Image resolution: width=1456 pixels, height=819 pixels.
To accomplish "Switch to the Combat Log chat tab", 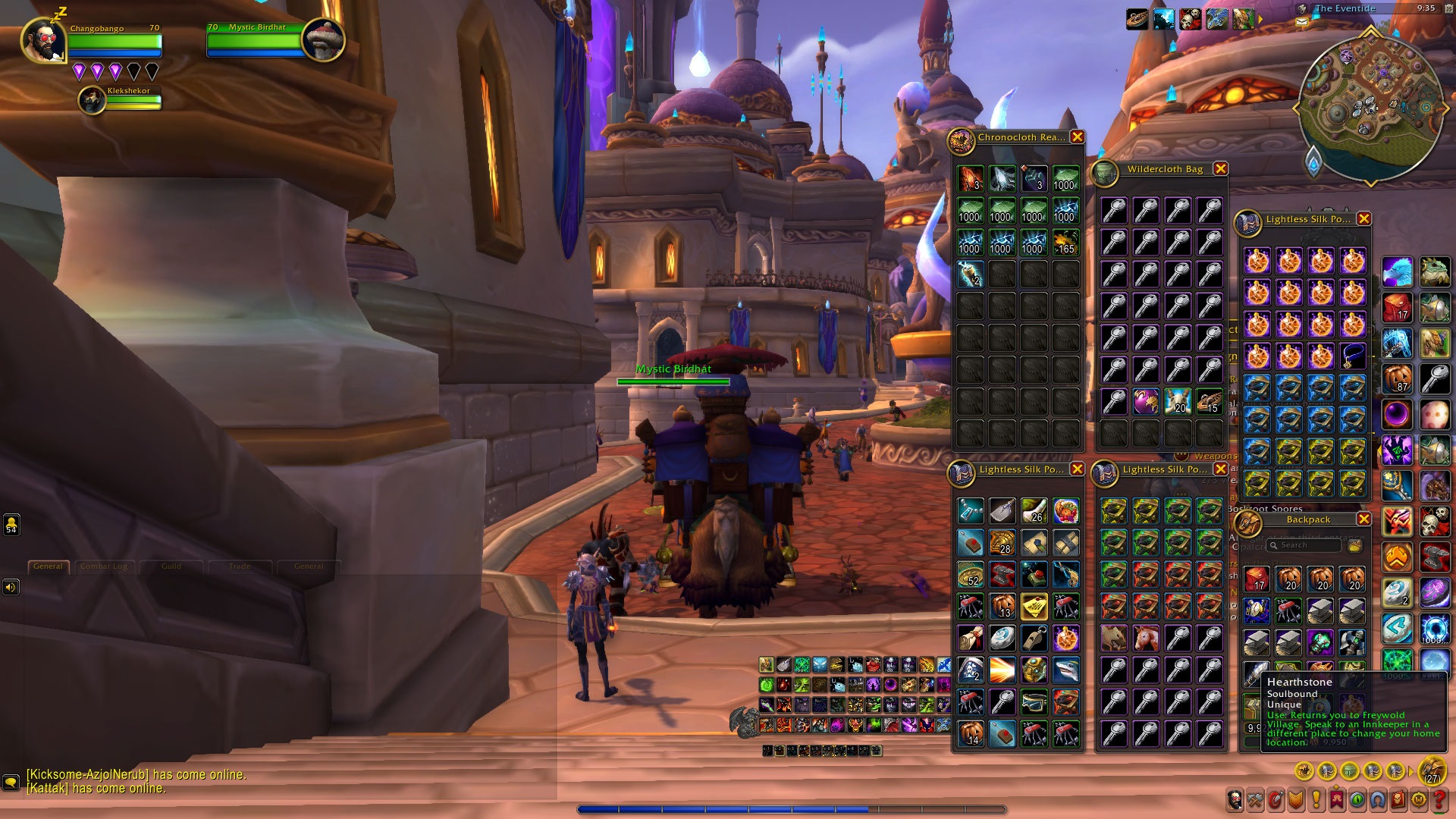I will coord(105,566).
